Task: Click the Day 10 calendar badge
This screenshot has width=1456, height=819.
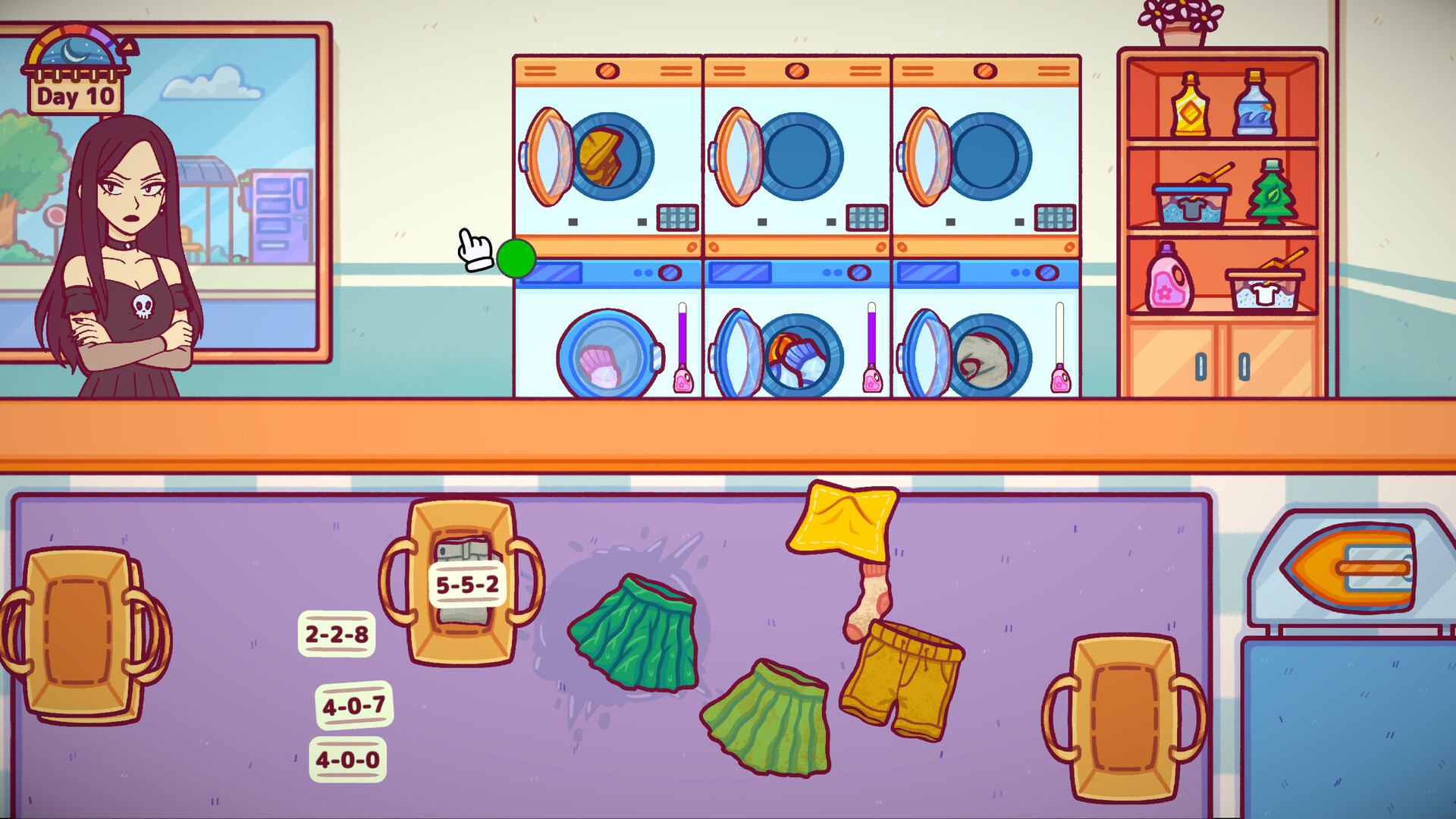Action: 74,96
